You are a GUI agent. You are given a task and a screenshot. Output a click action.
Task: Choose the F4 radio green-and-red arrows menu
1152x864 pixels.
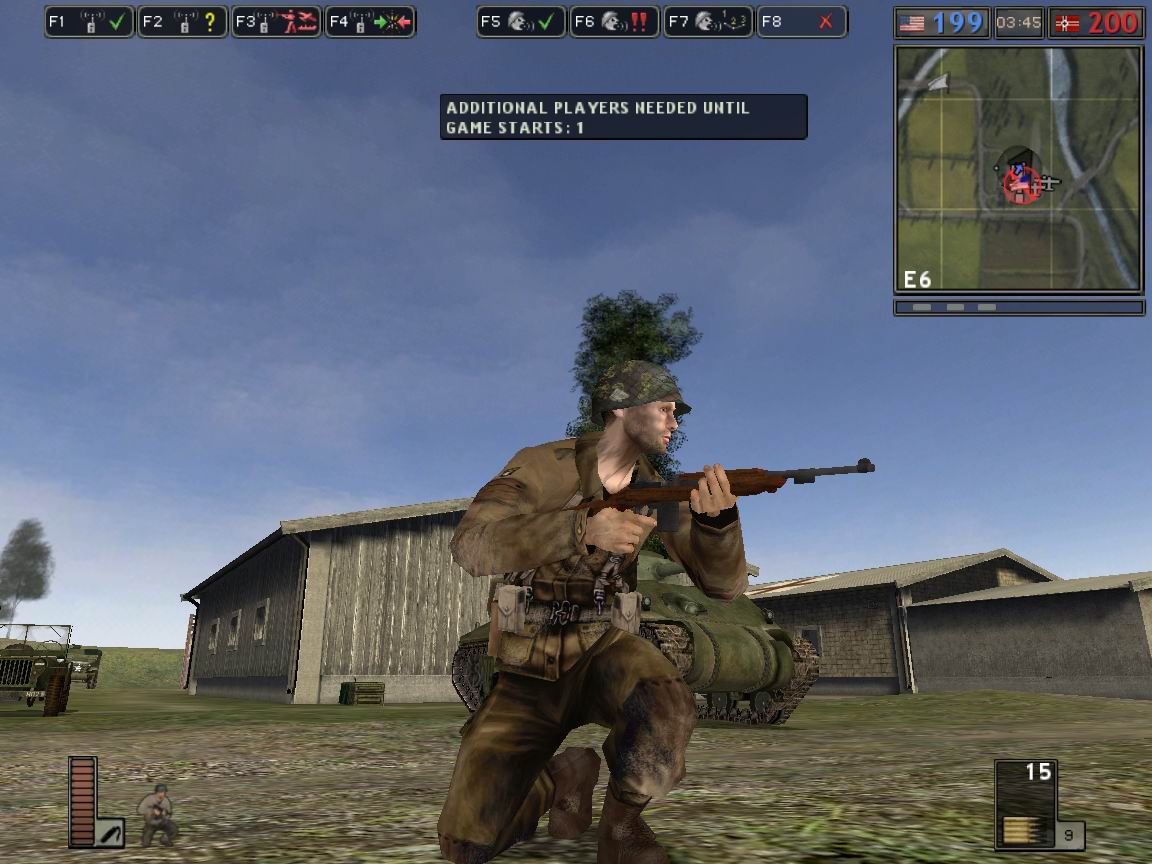370,22
